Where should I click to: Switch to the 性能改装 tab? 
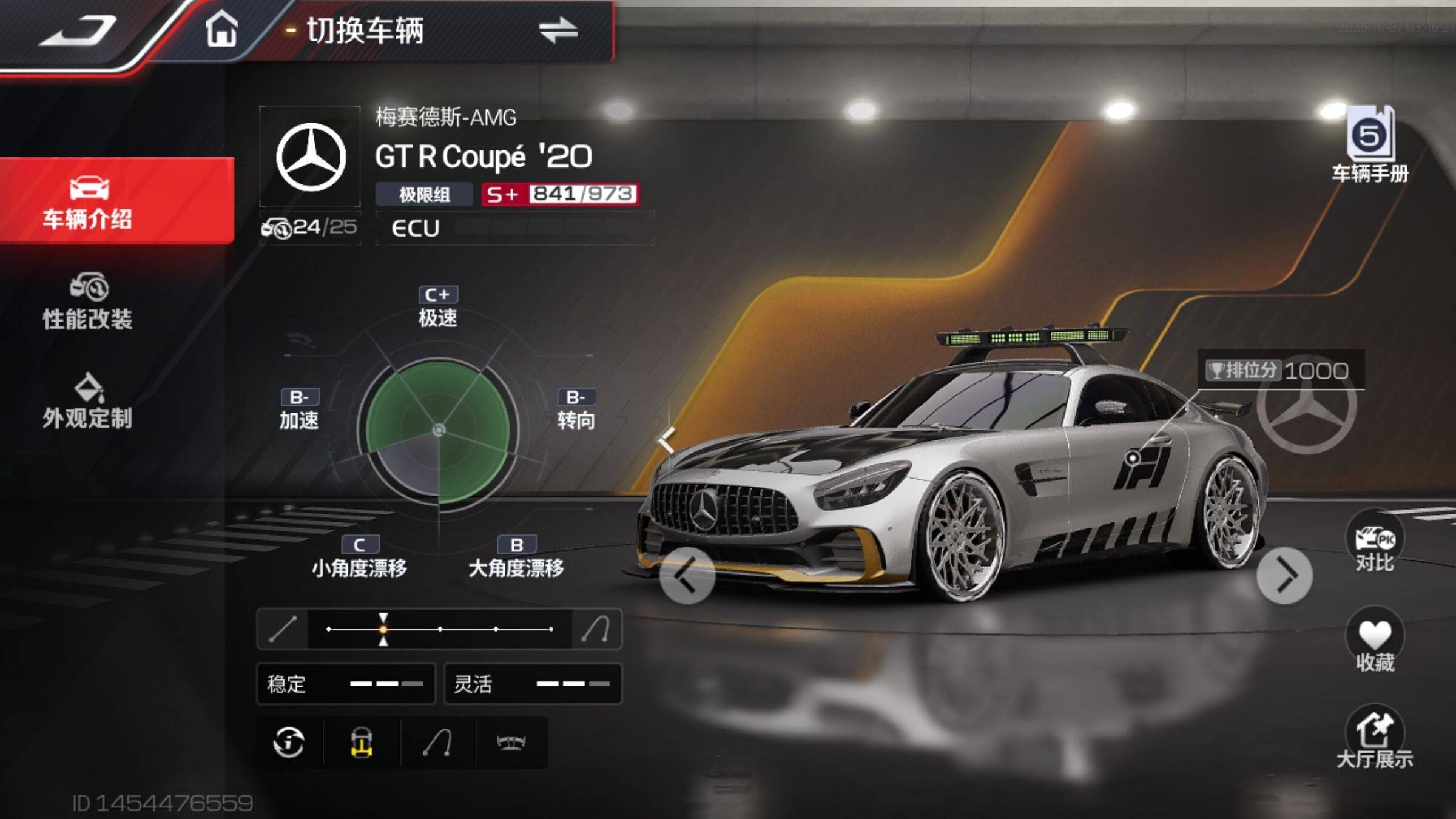click(88, 302)
